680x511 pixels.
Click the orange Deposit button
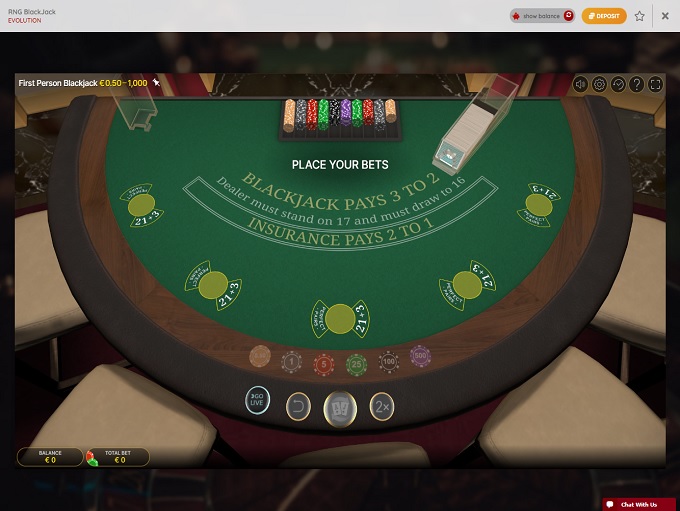point(604,16)
